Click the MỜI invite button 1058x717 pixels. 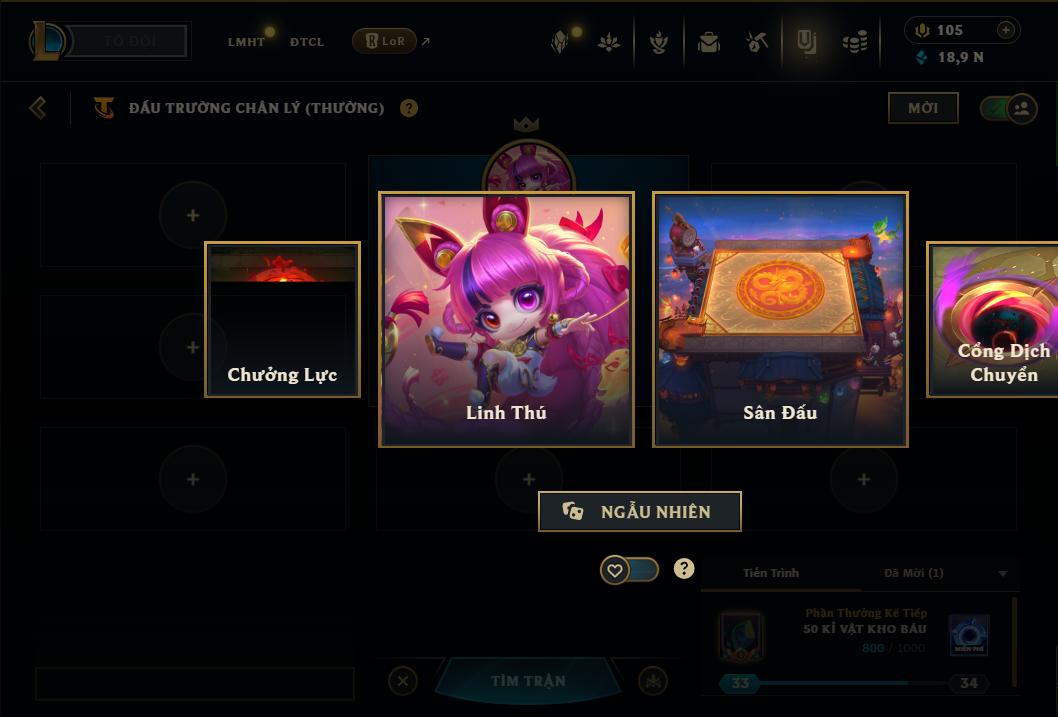coord(923,108)
